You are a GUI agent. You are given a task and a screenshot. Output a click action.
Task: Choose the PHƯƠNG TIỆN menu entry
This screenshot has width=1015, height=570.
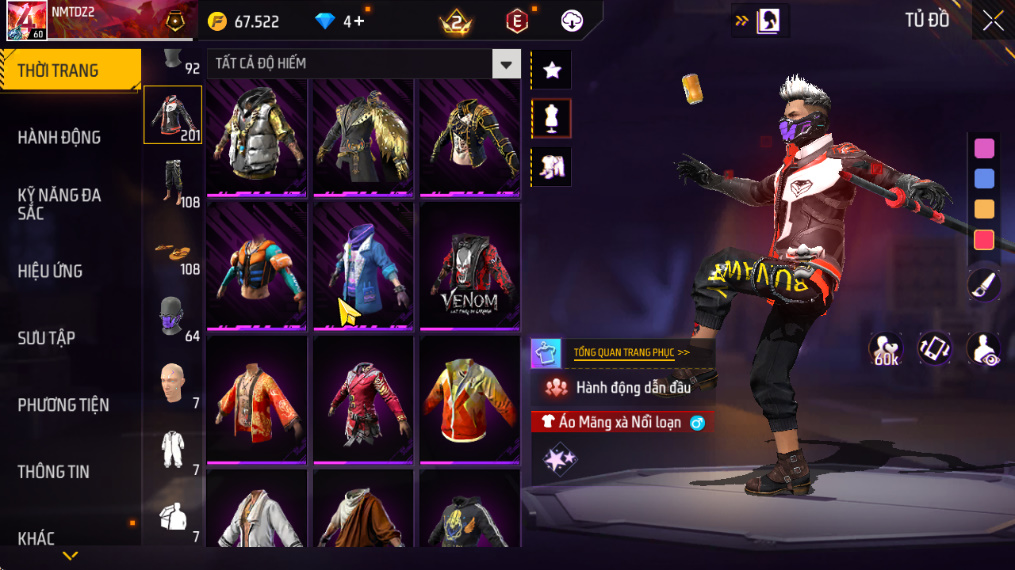(63, 405)
